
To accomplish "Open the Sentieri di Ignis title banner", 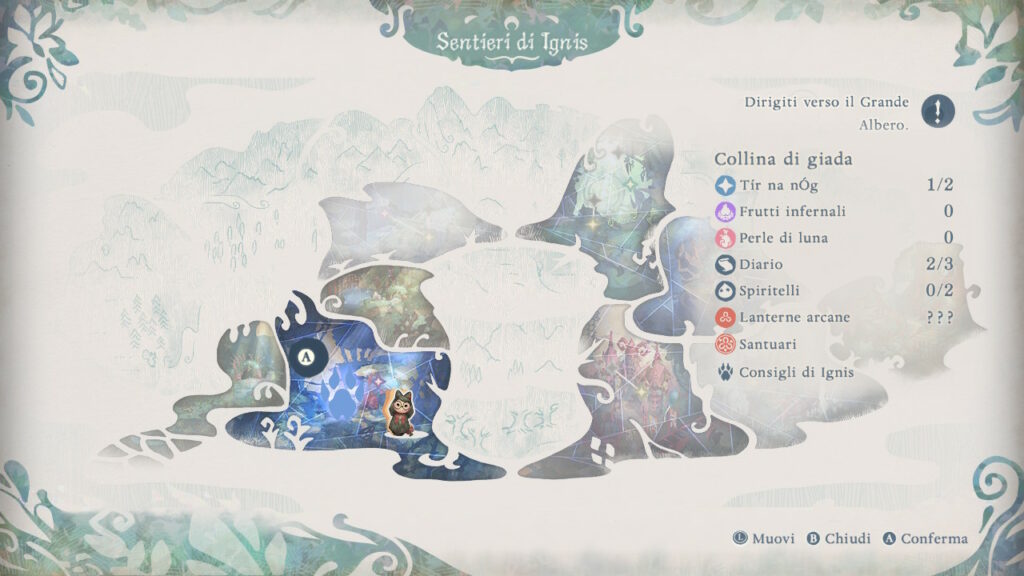I will [x=511, y=42].
